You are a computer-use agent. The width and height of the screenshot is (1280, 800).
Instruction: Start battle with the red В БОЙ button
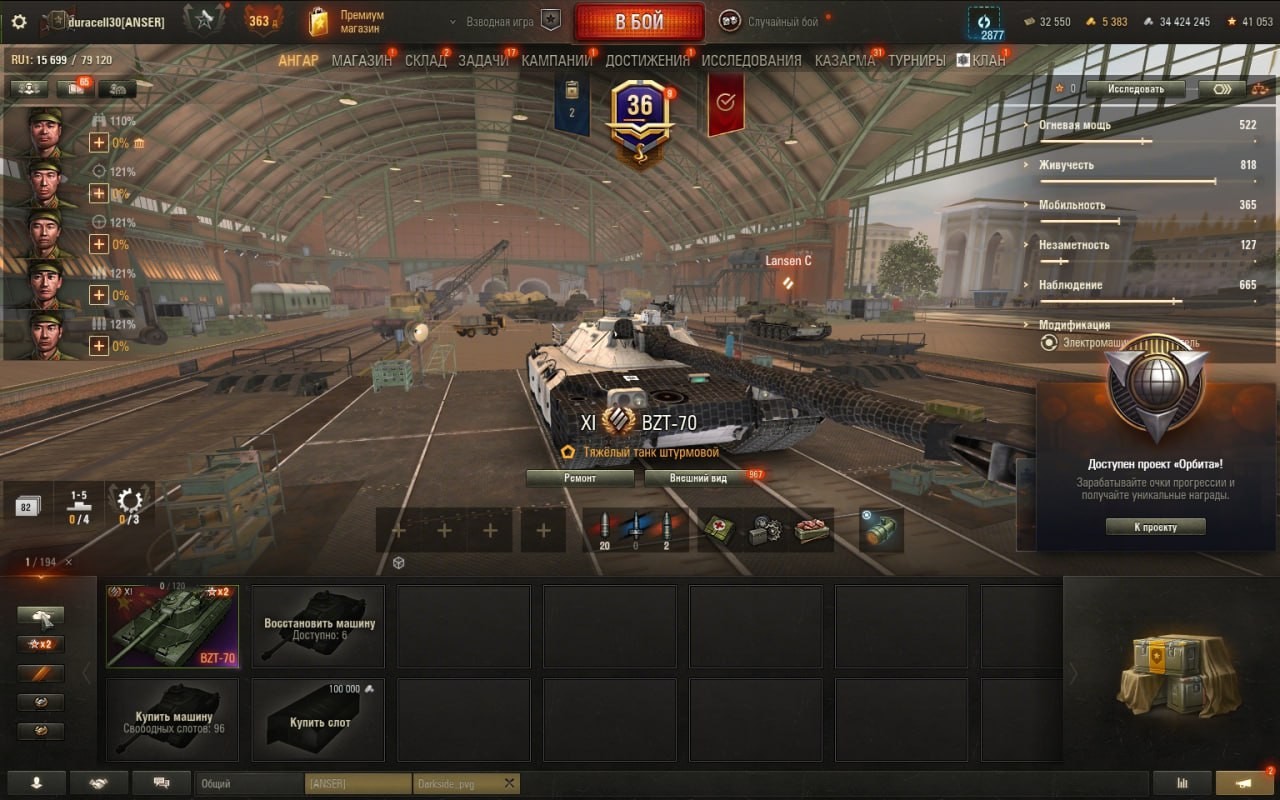tap(639, 22)
